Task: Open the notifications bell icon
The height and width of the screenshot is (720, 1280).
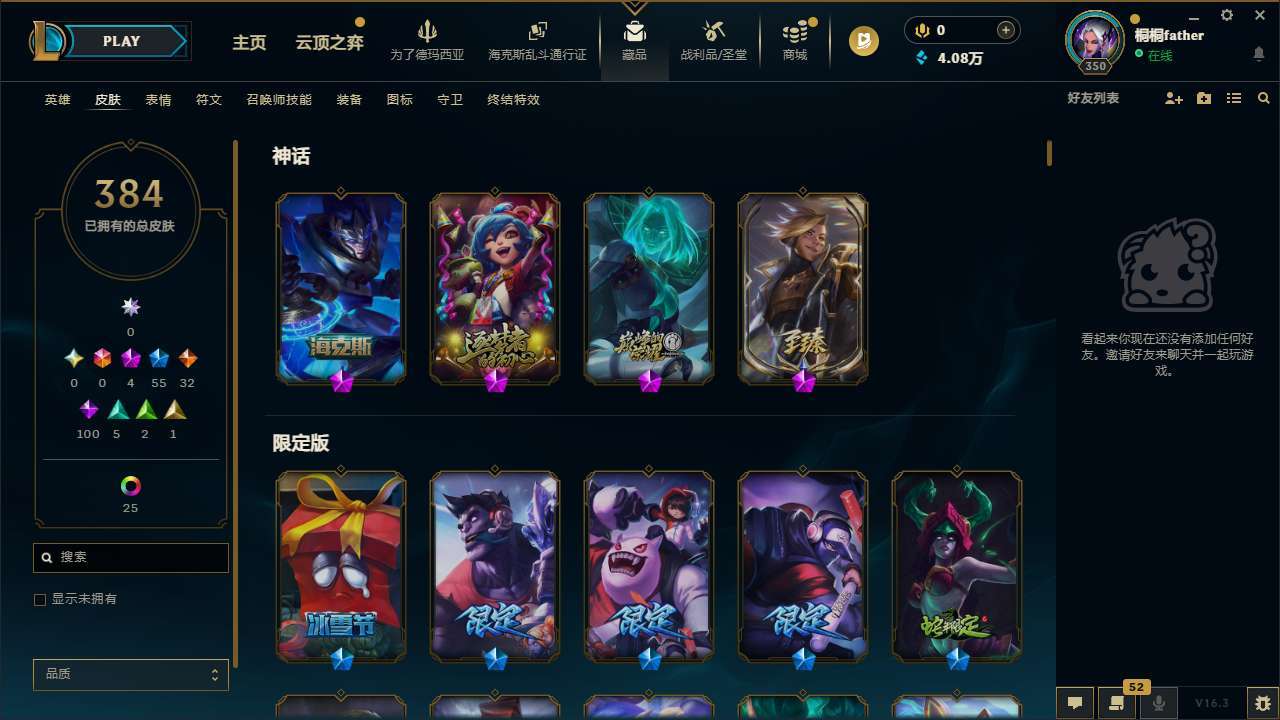Action: click(1259, 52)
